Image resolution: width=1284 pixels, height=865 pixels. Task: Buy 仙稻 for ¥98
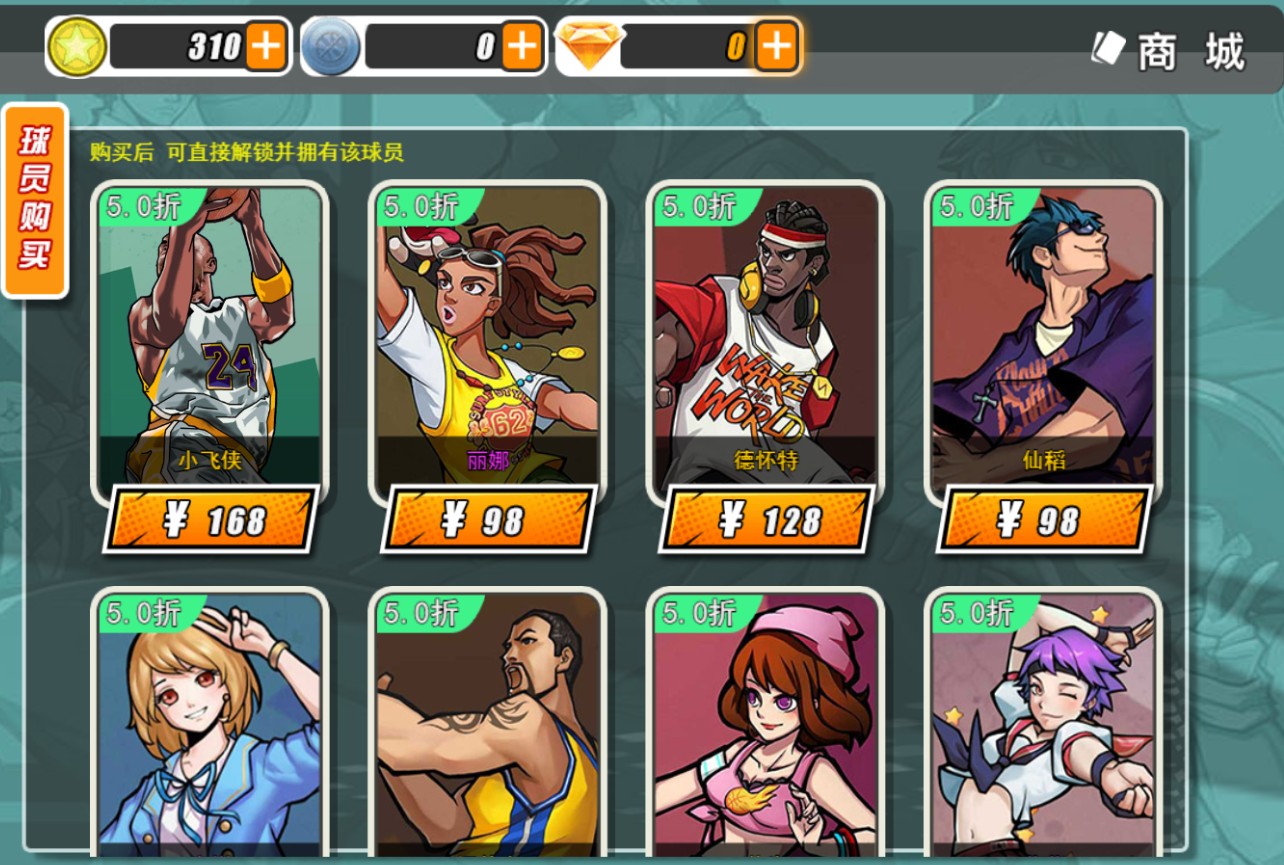1043,519
